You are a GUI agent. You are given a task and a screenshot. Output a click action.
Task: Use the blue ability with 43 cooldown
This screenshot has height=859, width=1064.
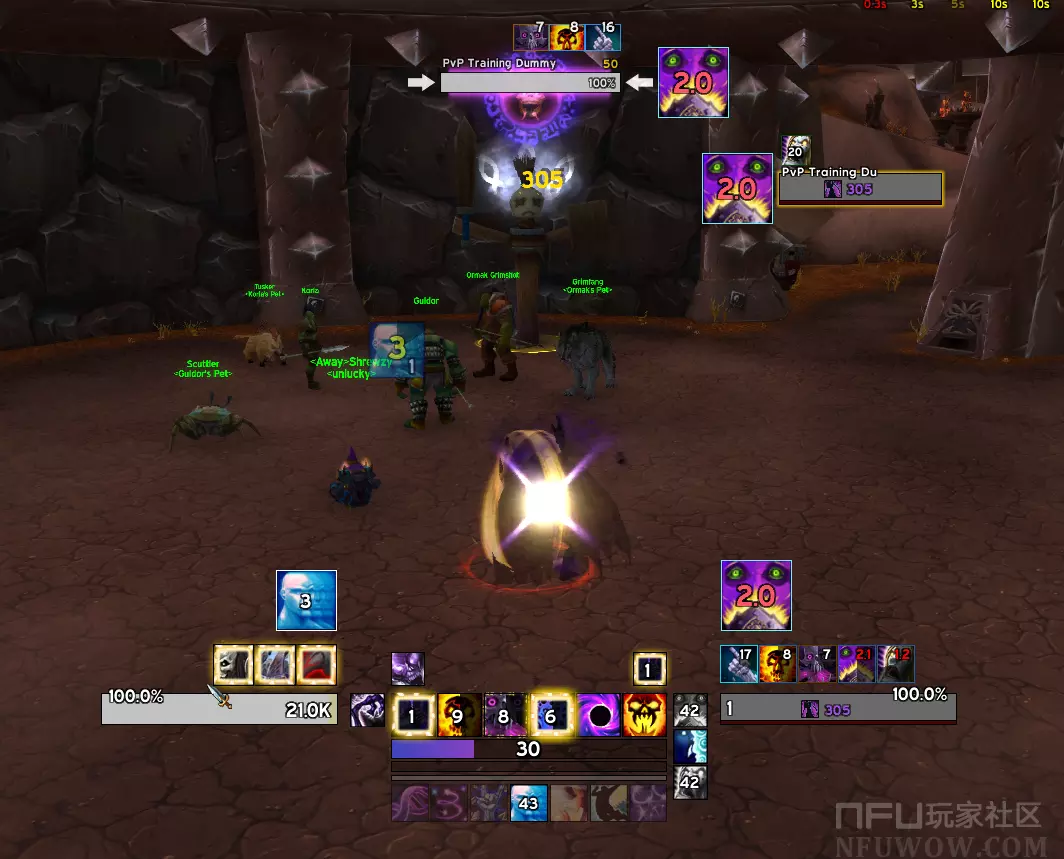528,802
